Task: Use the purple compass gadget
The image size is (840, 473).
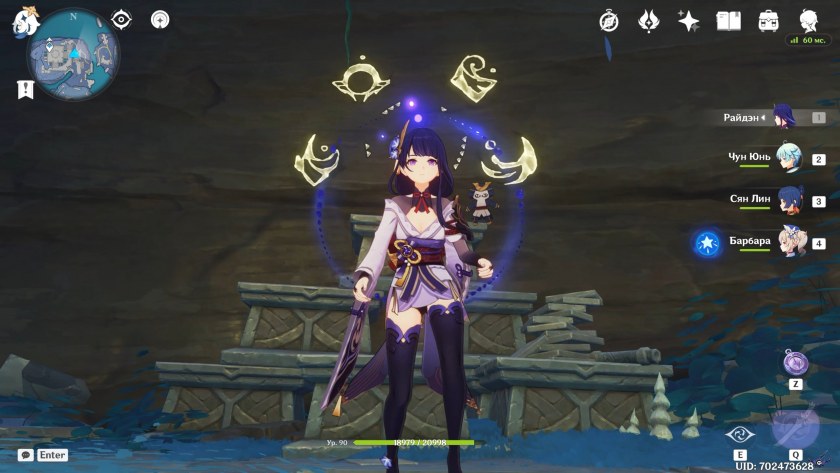Action: click(796, 361)
